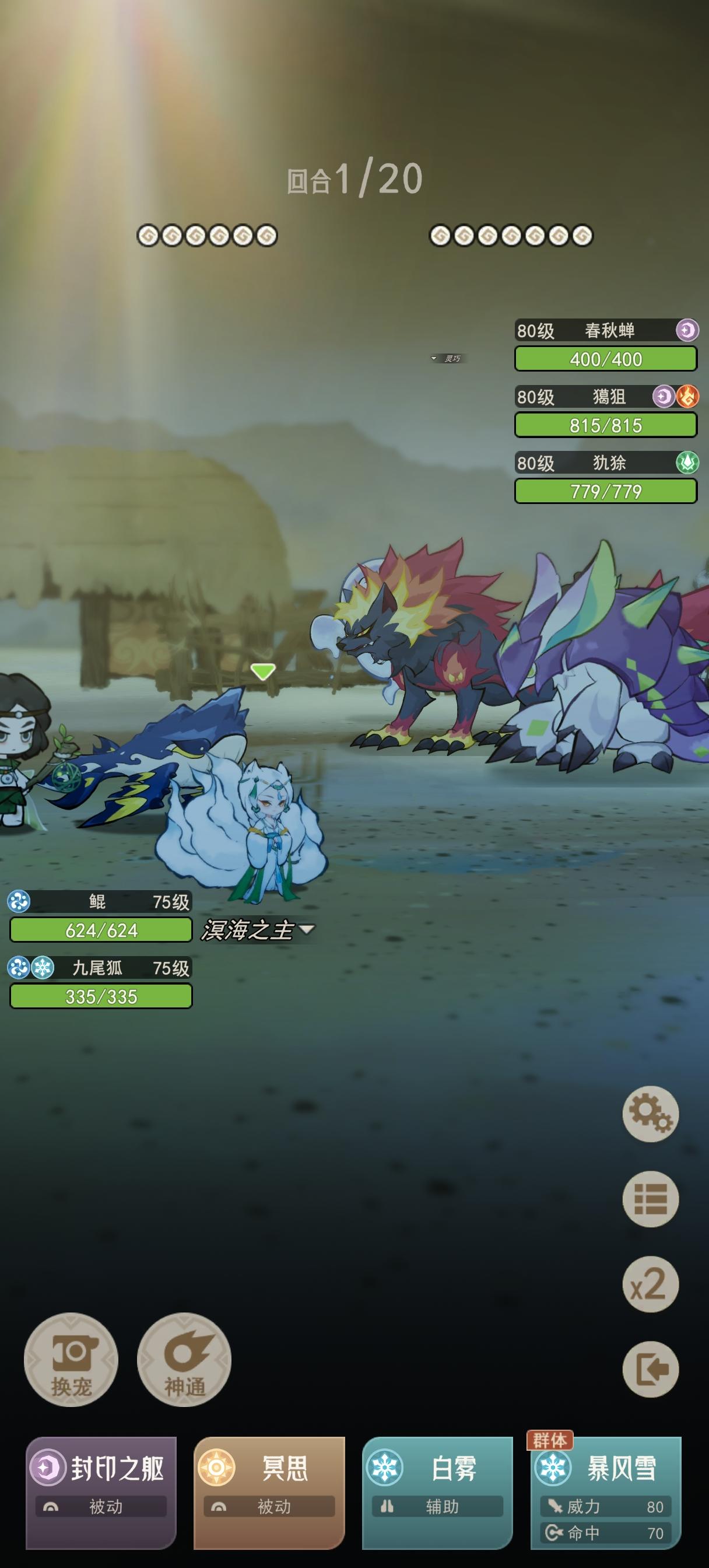Open the 换宠 pet swap button
The image size is (709, 1568).
71,1359
